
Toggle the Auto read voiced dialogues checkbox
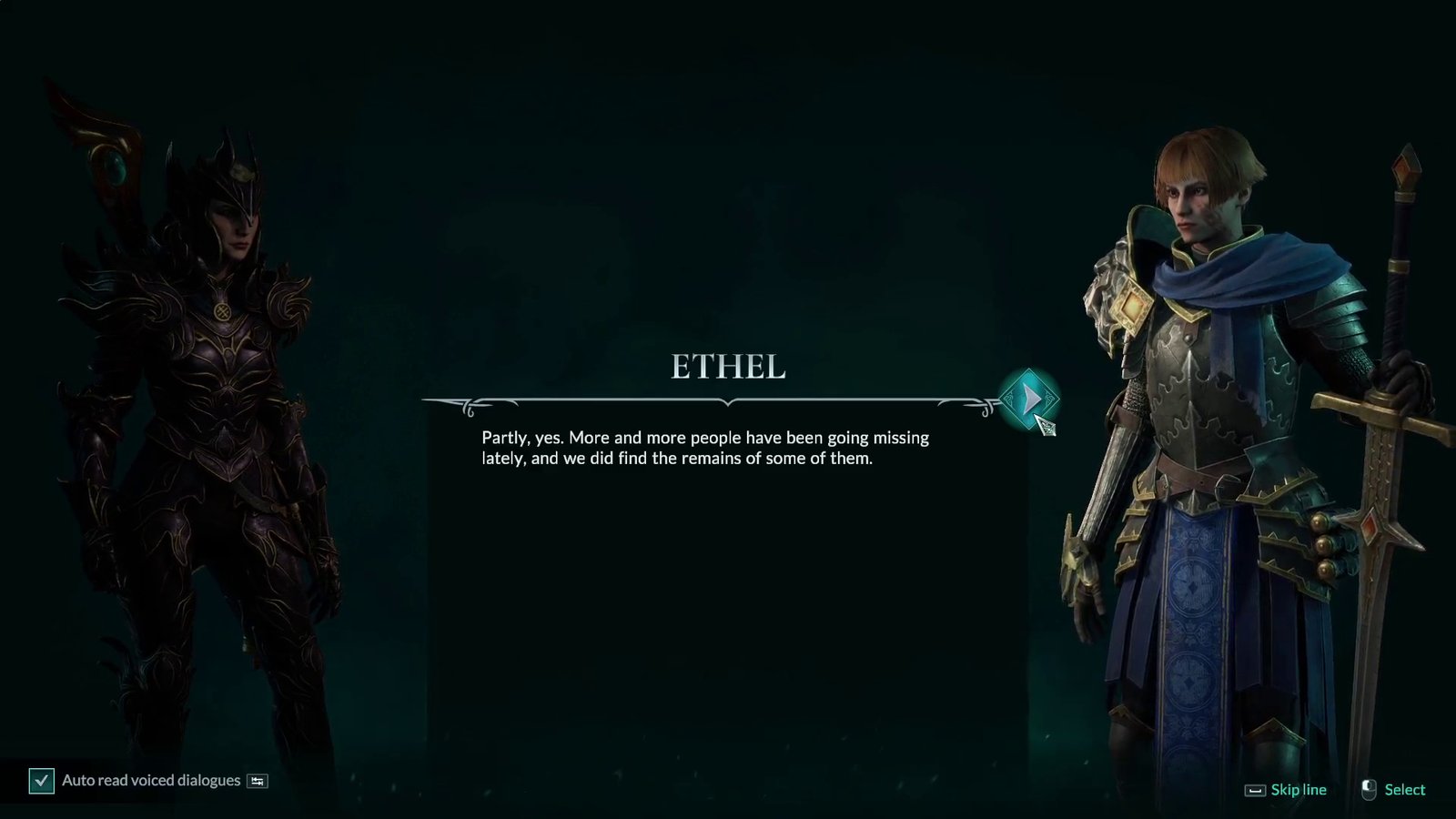[42, 781]
